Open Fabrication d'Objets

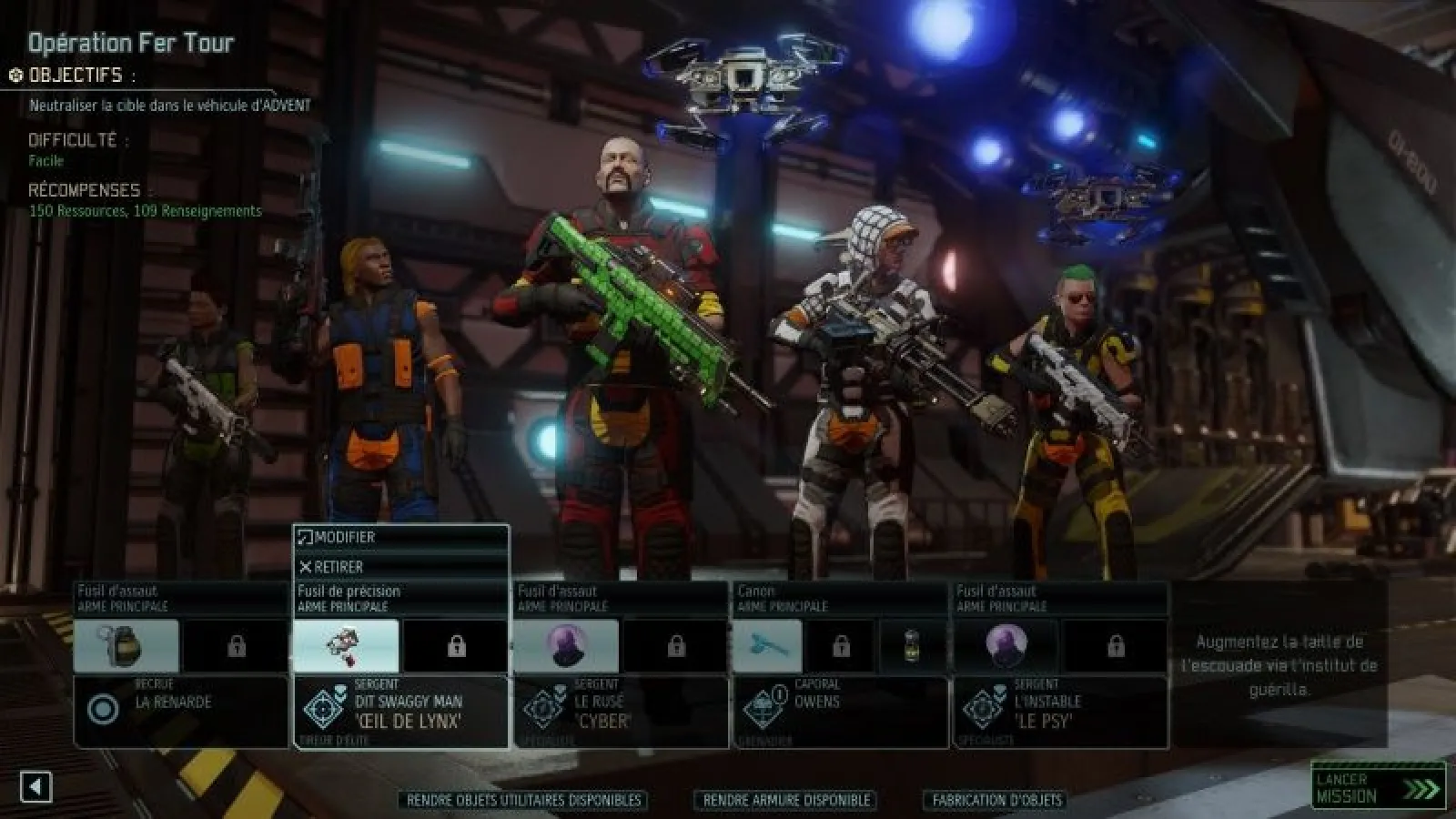(x=996, y=800)
